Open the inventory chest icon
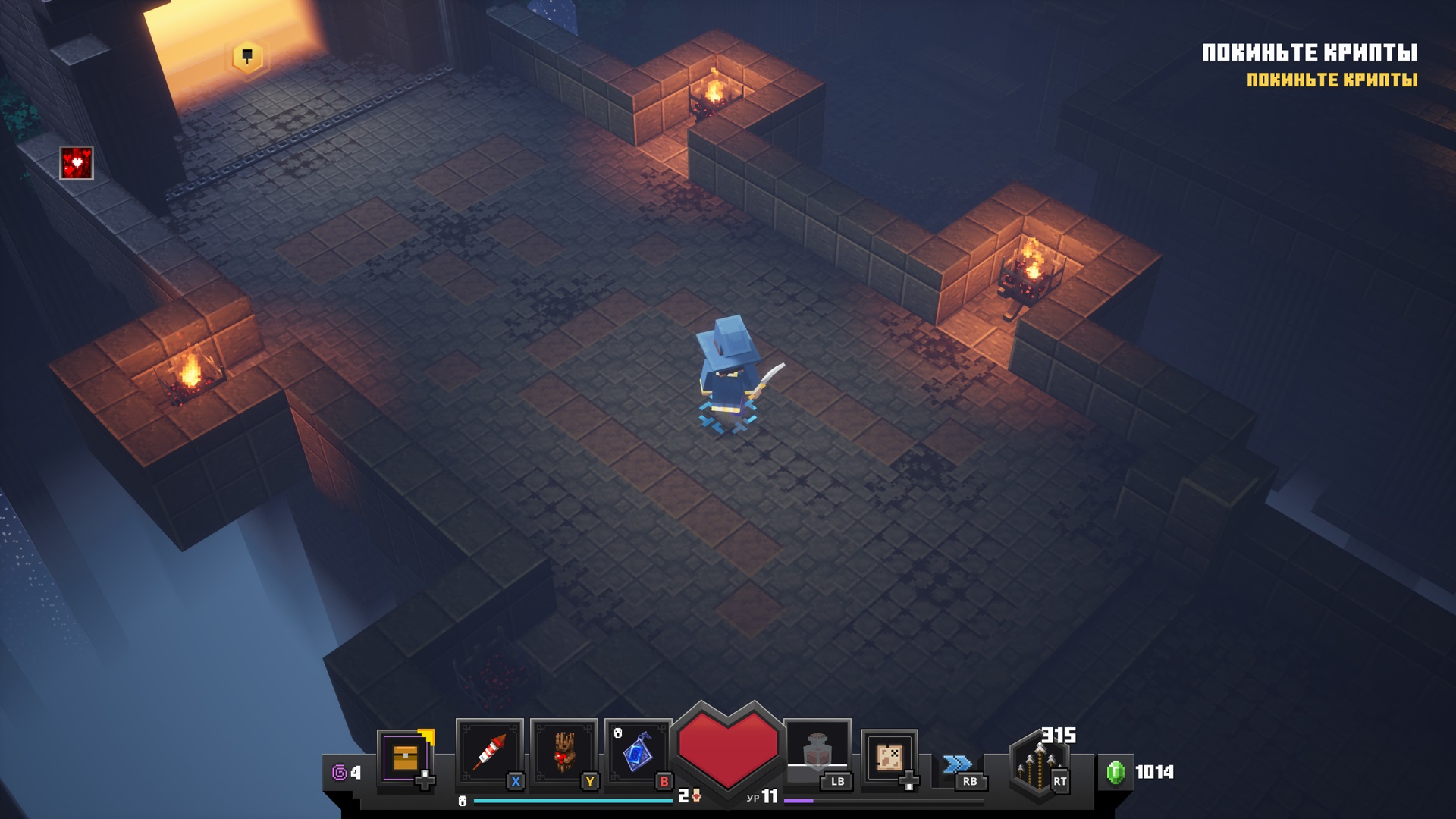Viewport: 1456px width, 819px height. tap(406, 757)
